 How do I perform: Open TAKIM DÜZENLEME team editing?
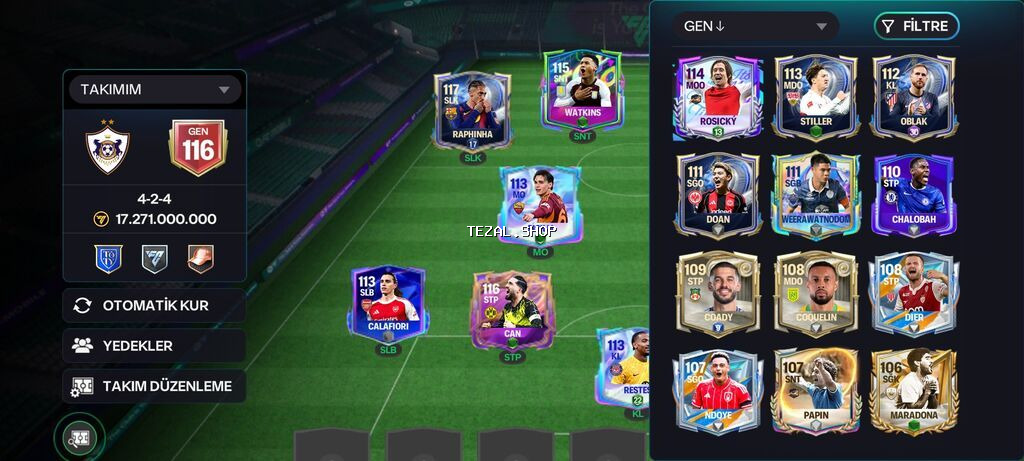154,386
